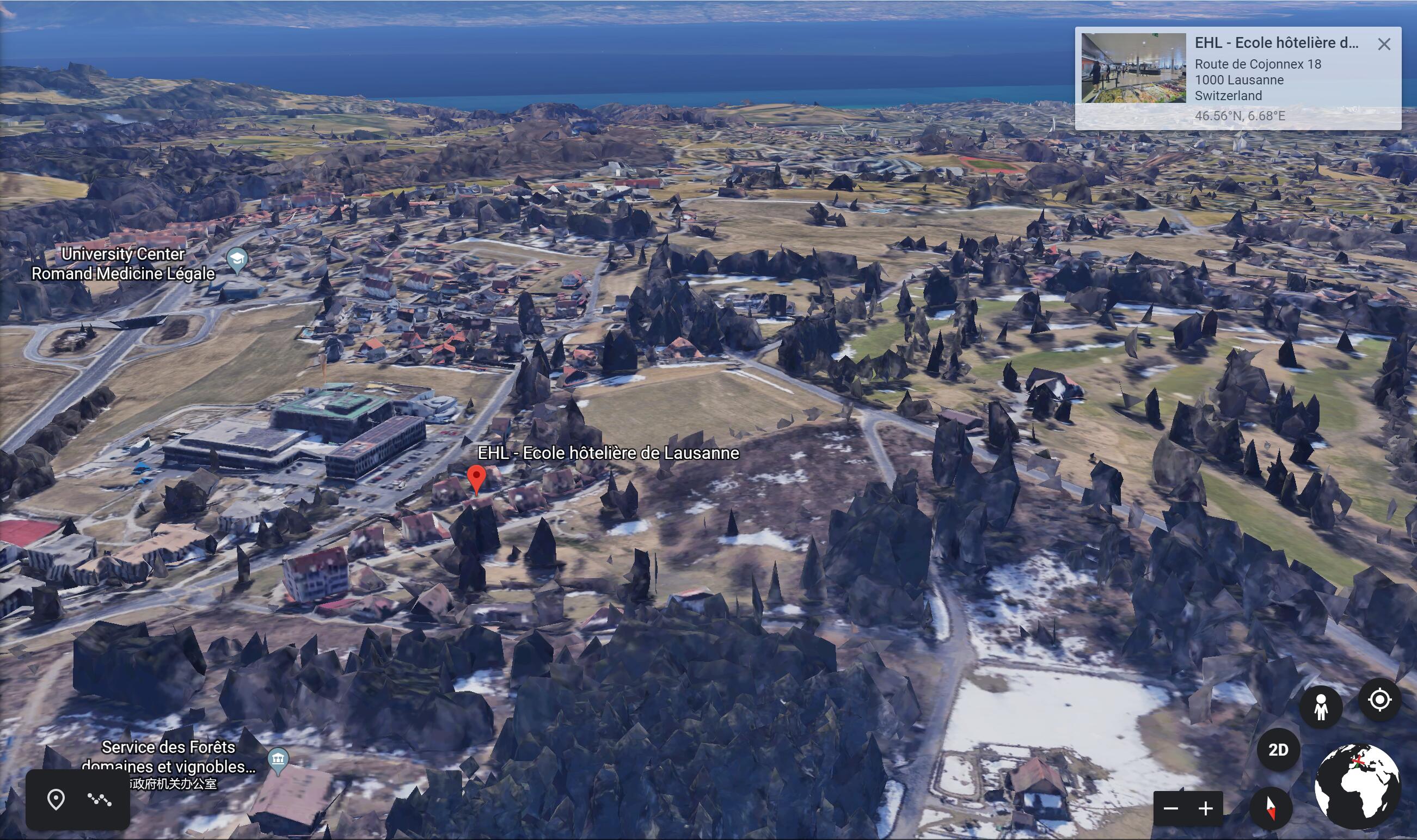
Task: Close the EHL info card
Action: click(1384, 44)
